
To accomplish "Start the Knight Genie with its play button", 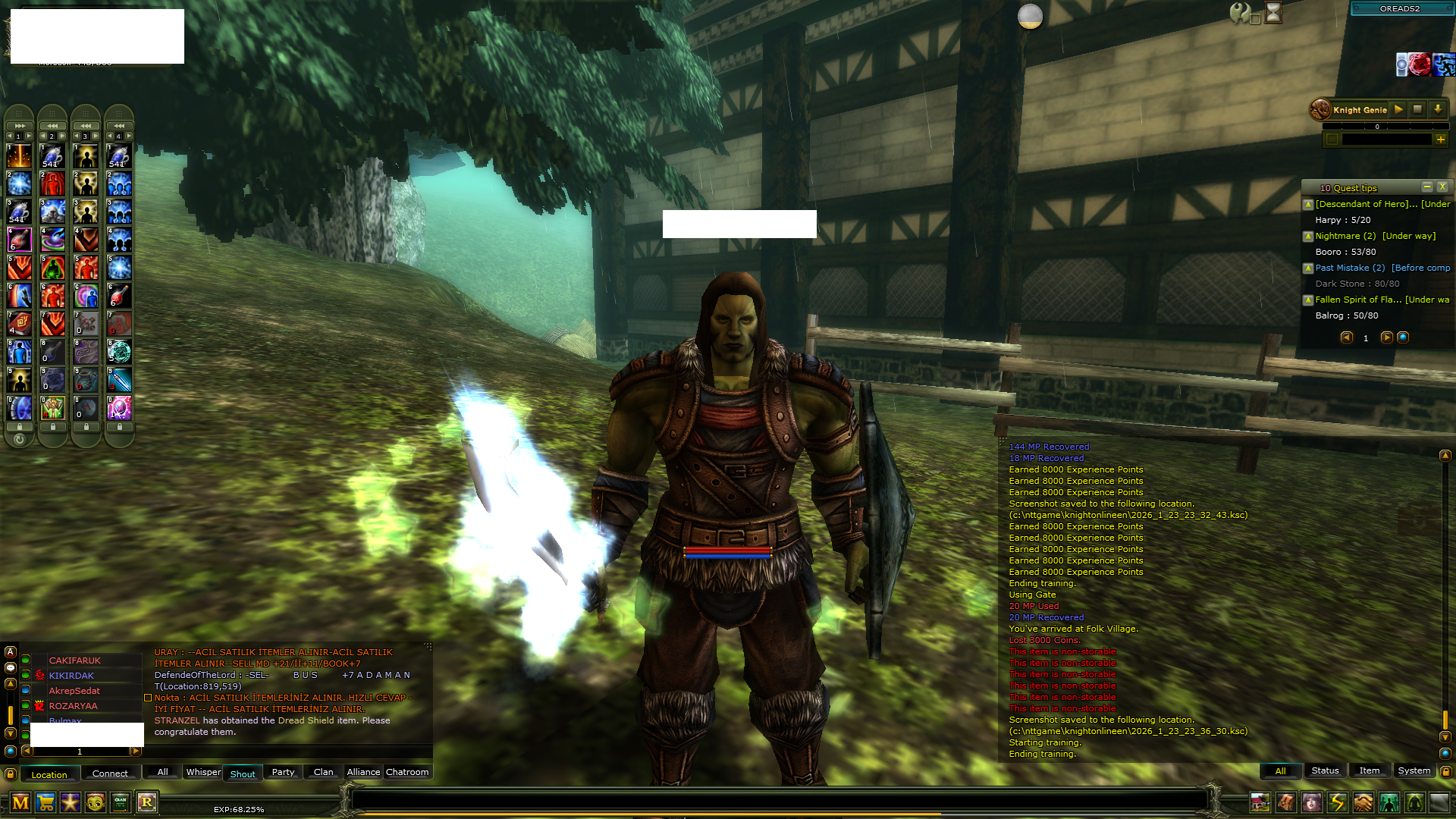I will 1398,109.
